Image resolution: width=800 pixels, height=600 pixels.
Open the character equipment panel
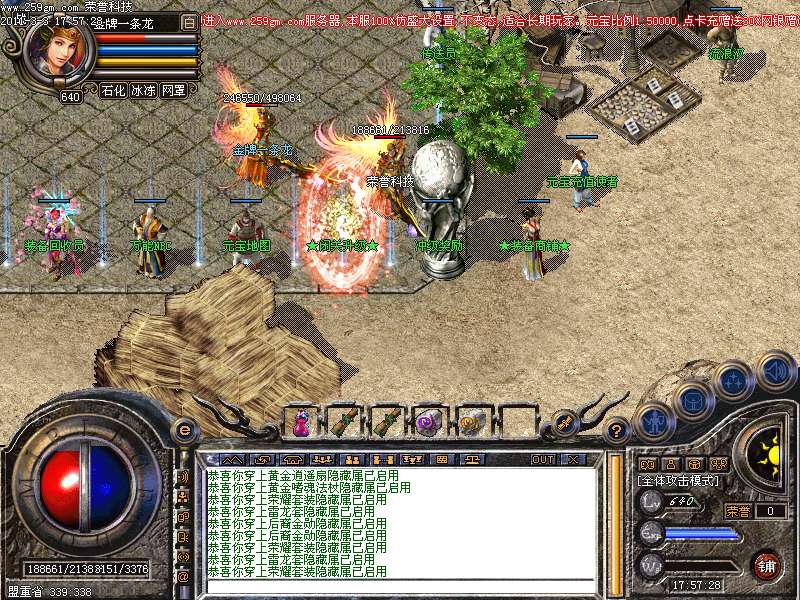tap(655, 421)
